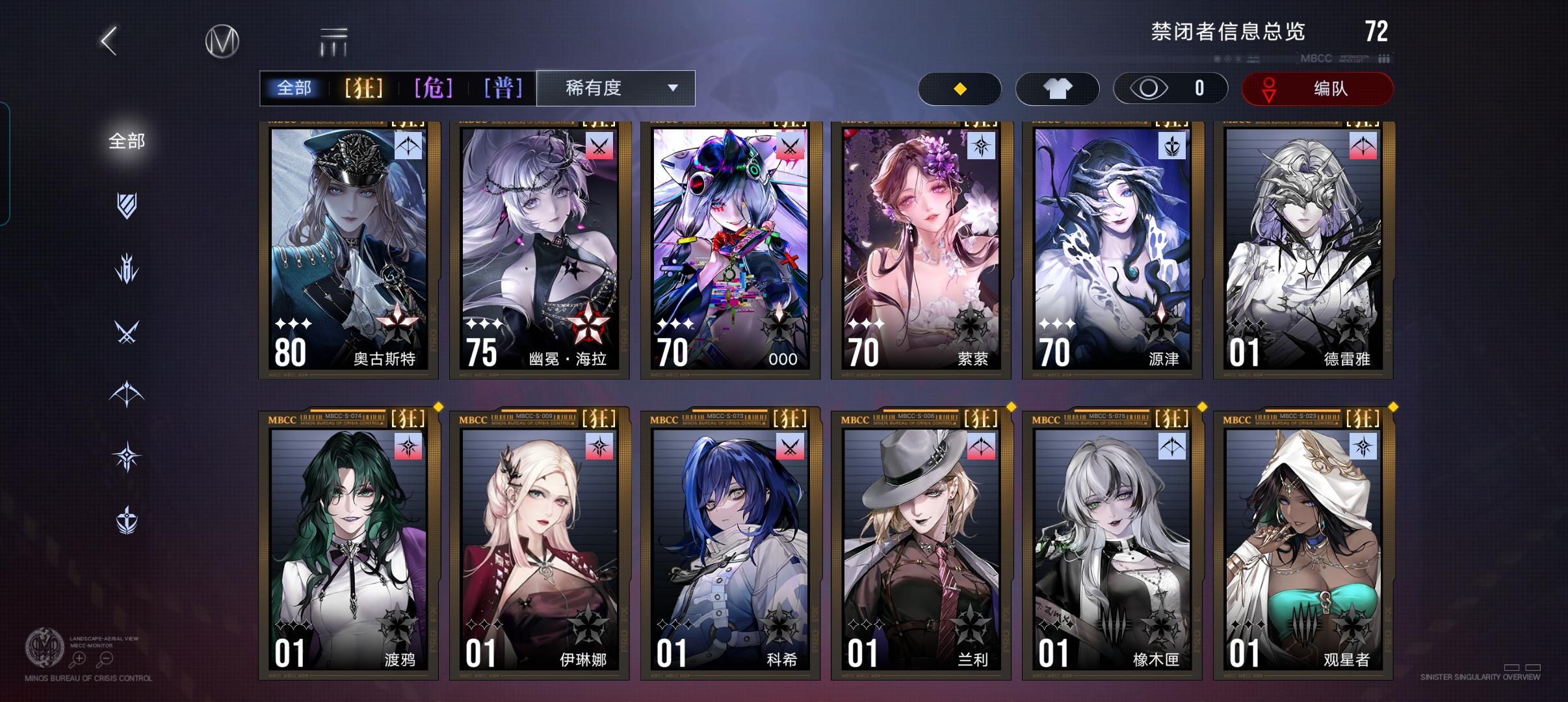Toggle the yellow diamond filter button
Viewport: 1568px width, 702px height.
(960, 88)
